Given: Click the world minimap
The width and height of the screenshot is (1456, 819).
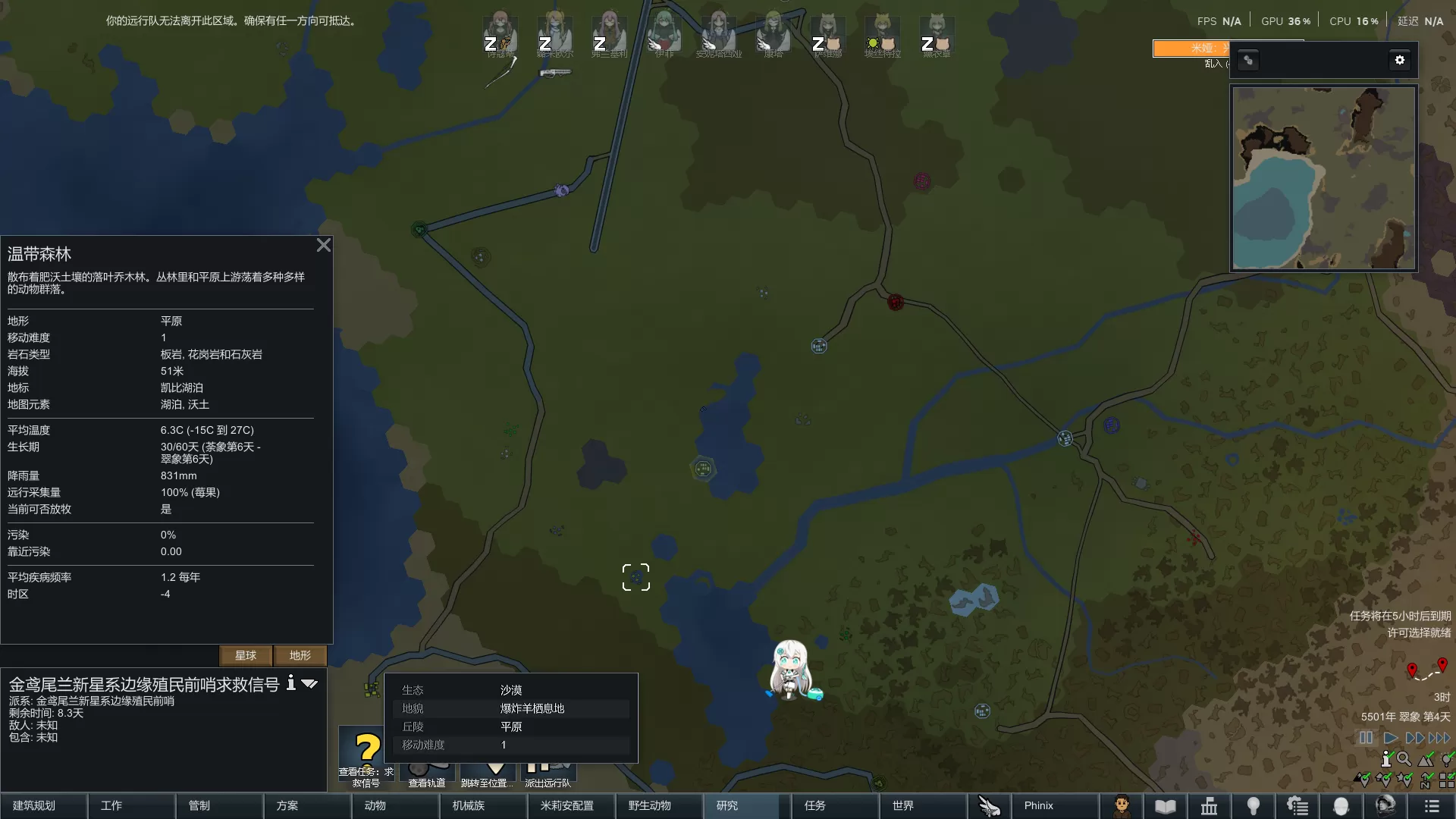Looking at the screenshot, I should 1323,178.
